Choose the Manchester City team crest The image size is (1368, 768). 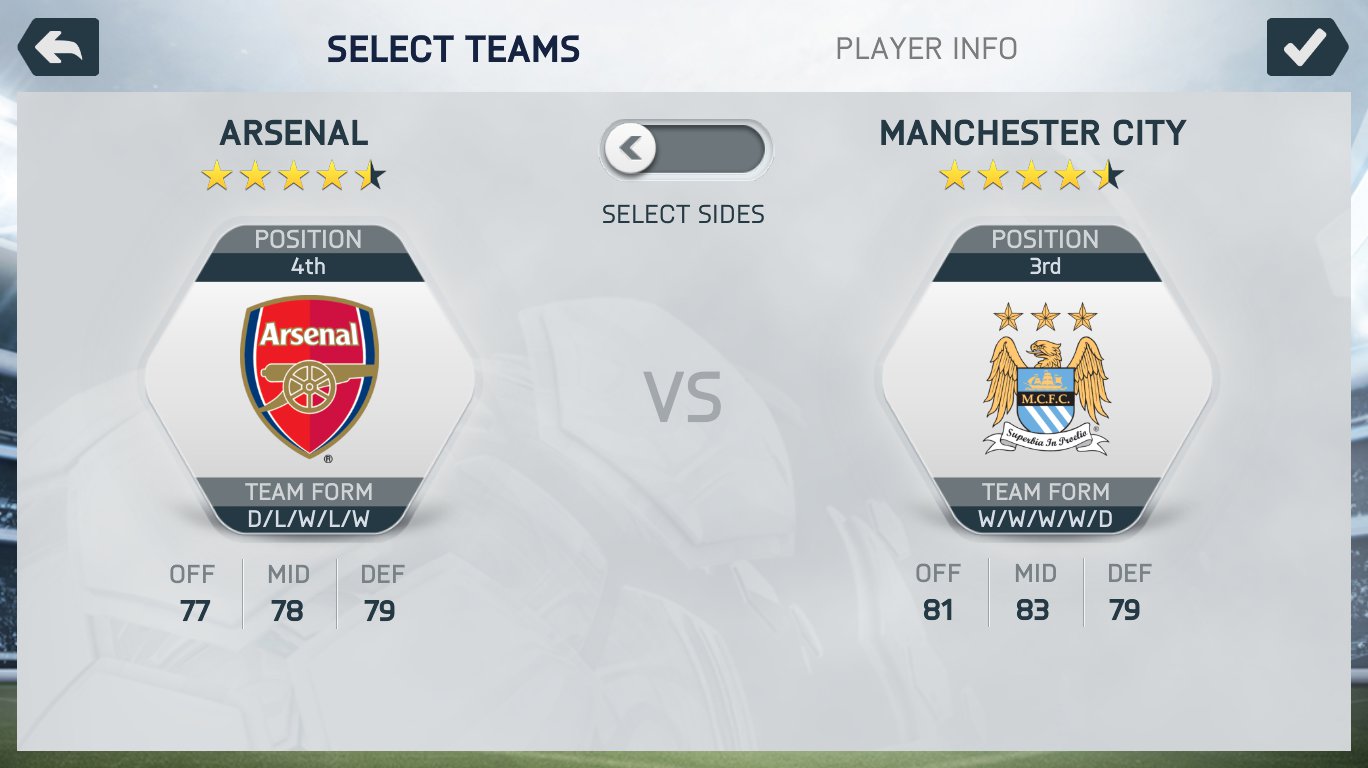[1046, 380]
